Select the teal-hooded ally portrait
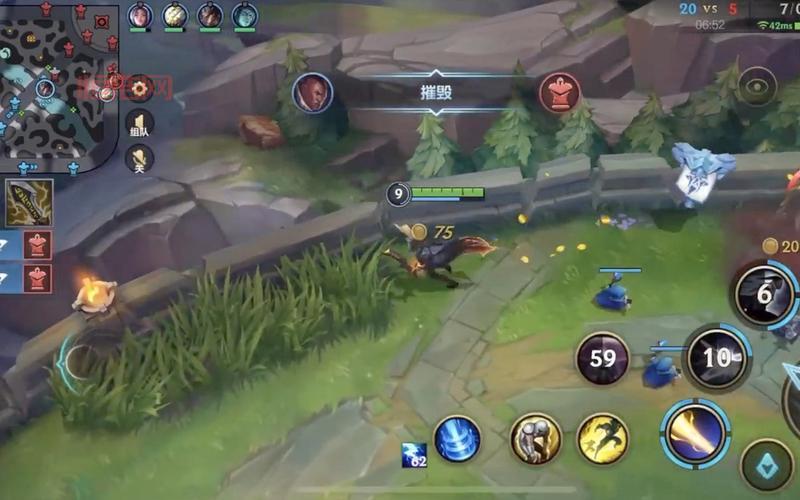Screen dimensions: 800x500 click(245, 15)
